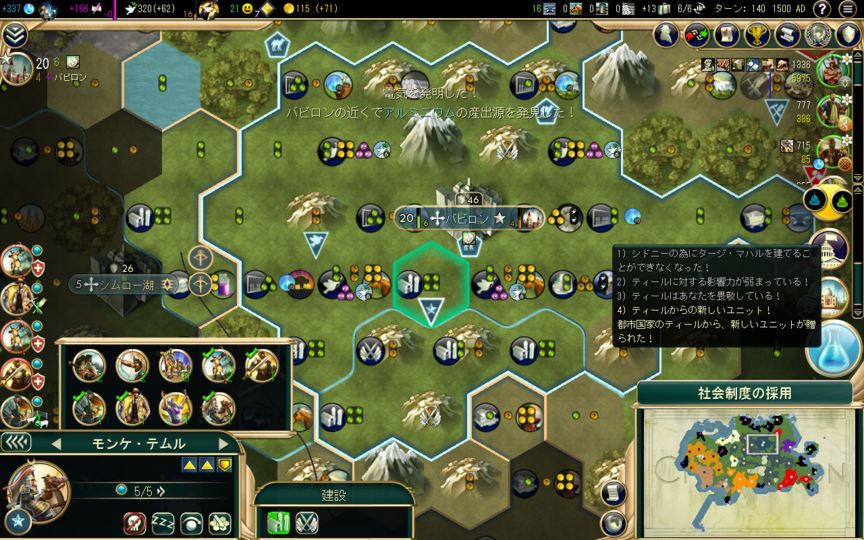Click the unit promotion star button
Viewport: 864px width, 540px height.
point(18,520)
